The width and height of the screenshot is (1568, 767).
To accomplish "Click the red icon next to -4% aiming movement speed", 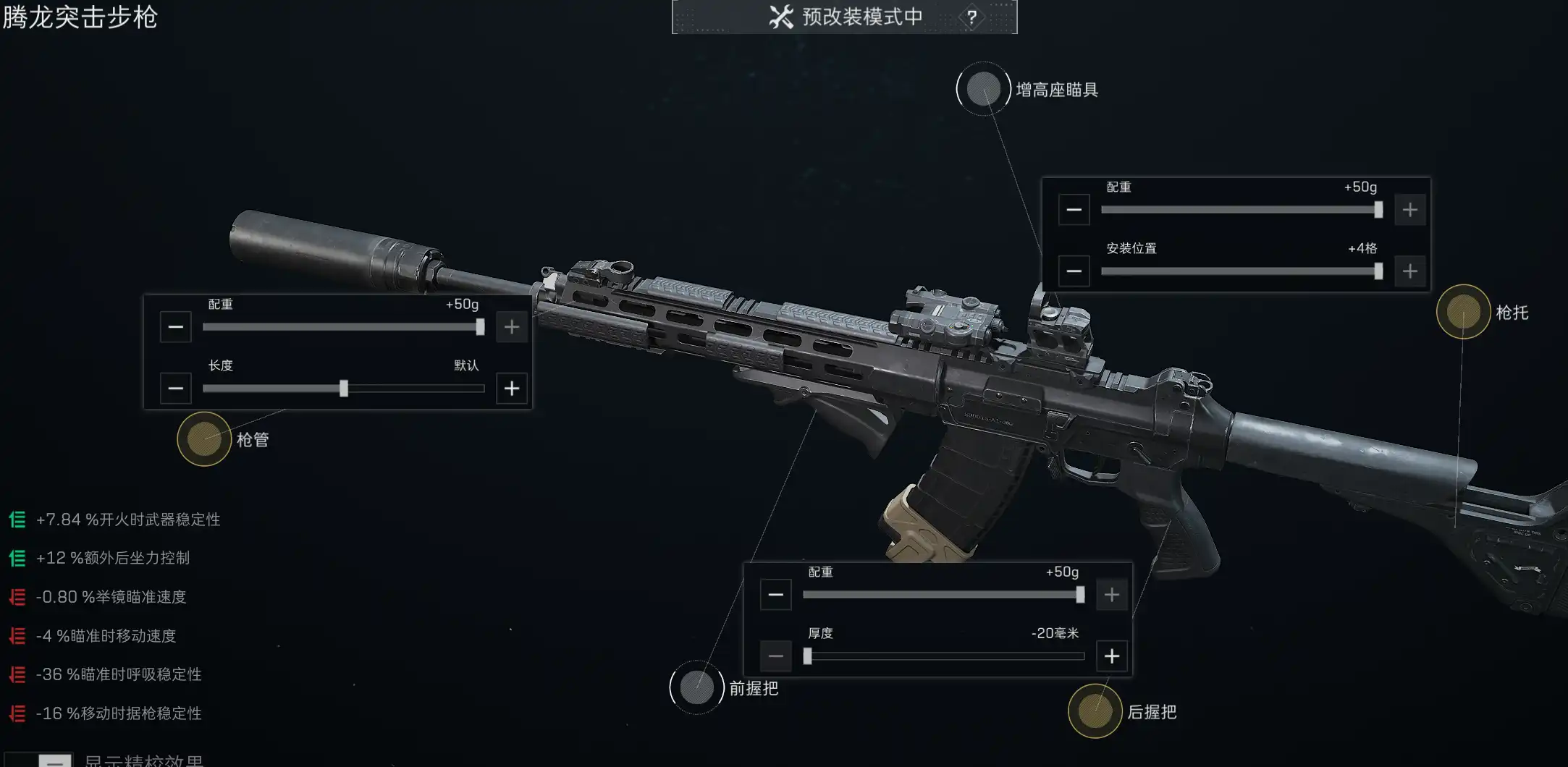I will pos(17,635).
